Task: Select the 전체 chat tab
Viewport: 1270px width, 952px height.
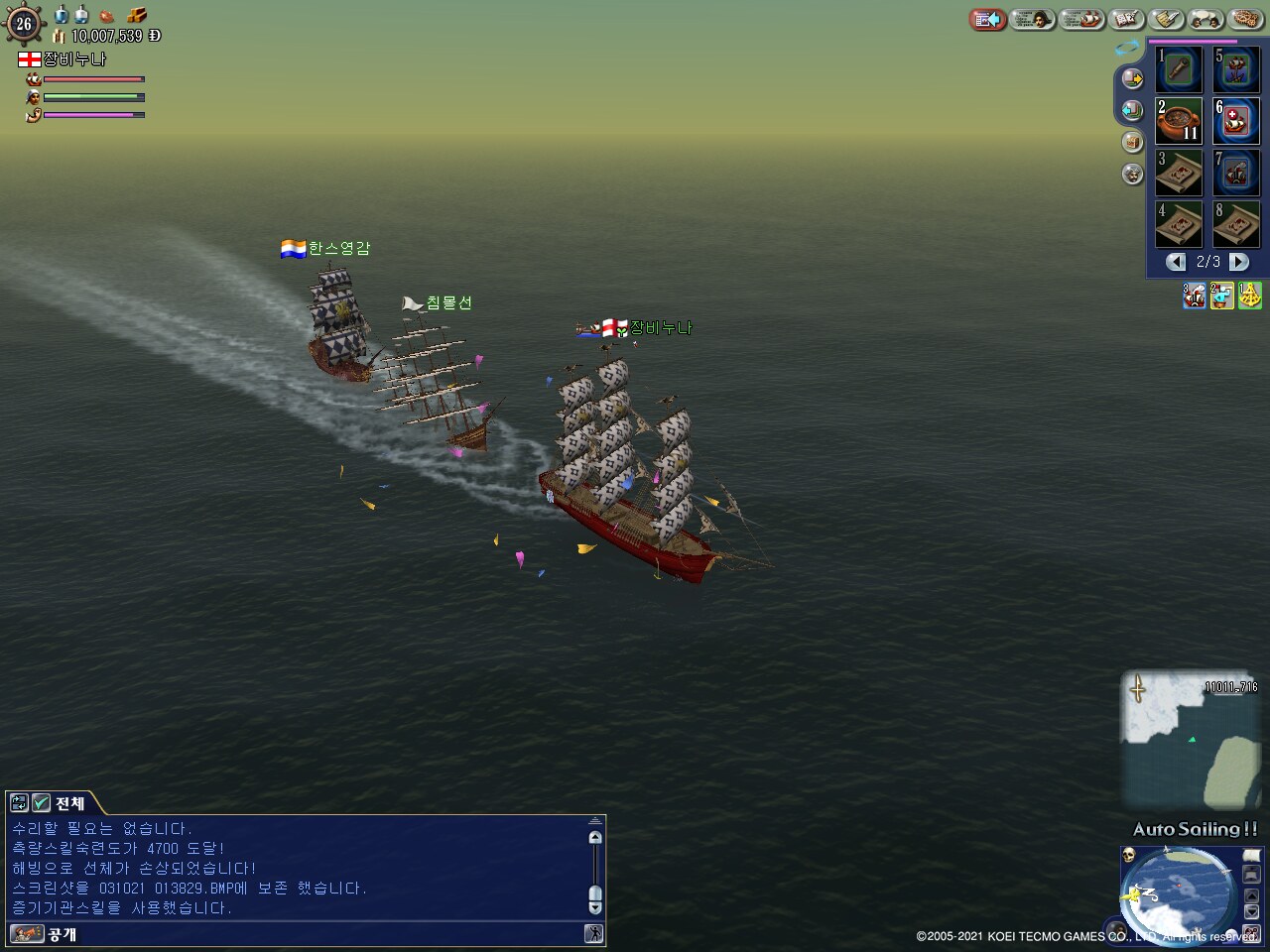Action: click(69, 803)
